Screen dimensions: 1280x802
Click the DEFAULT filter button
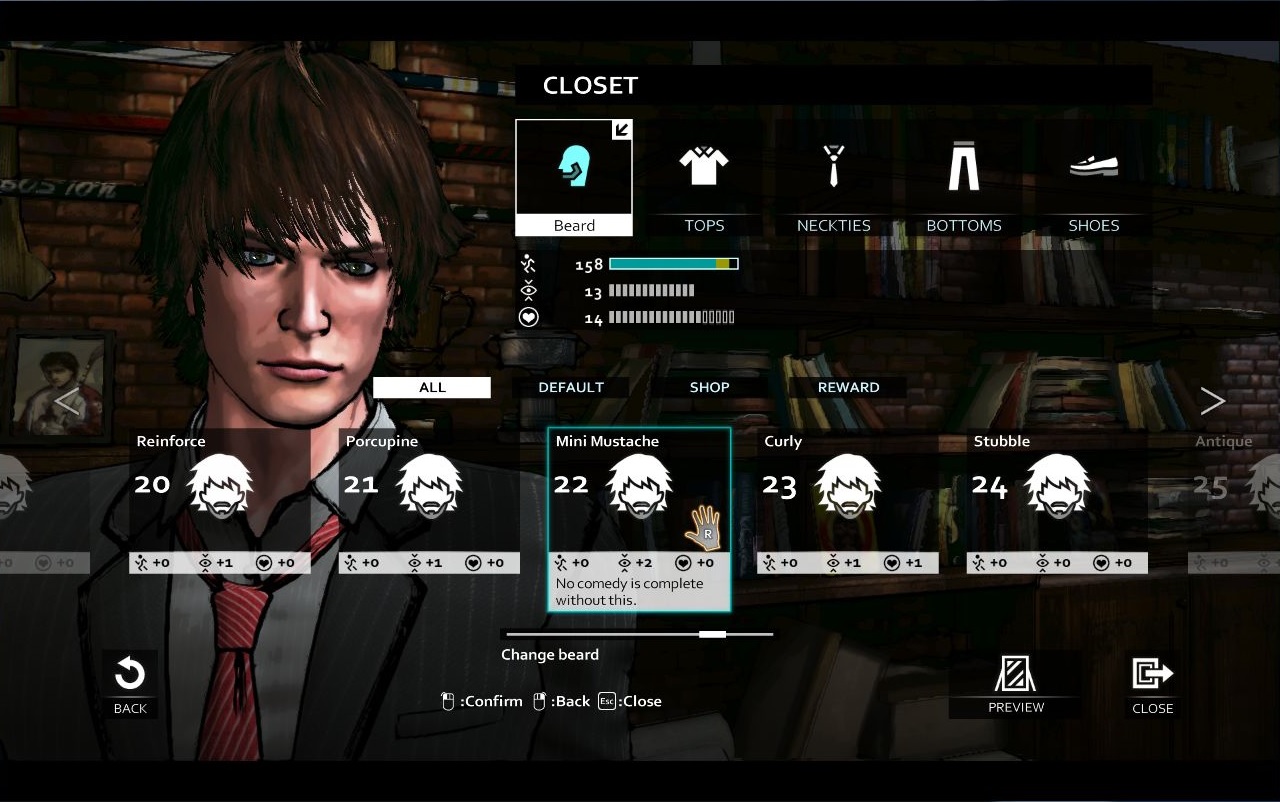pos(570,387)
